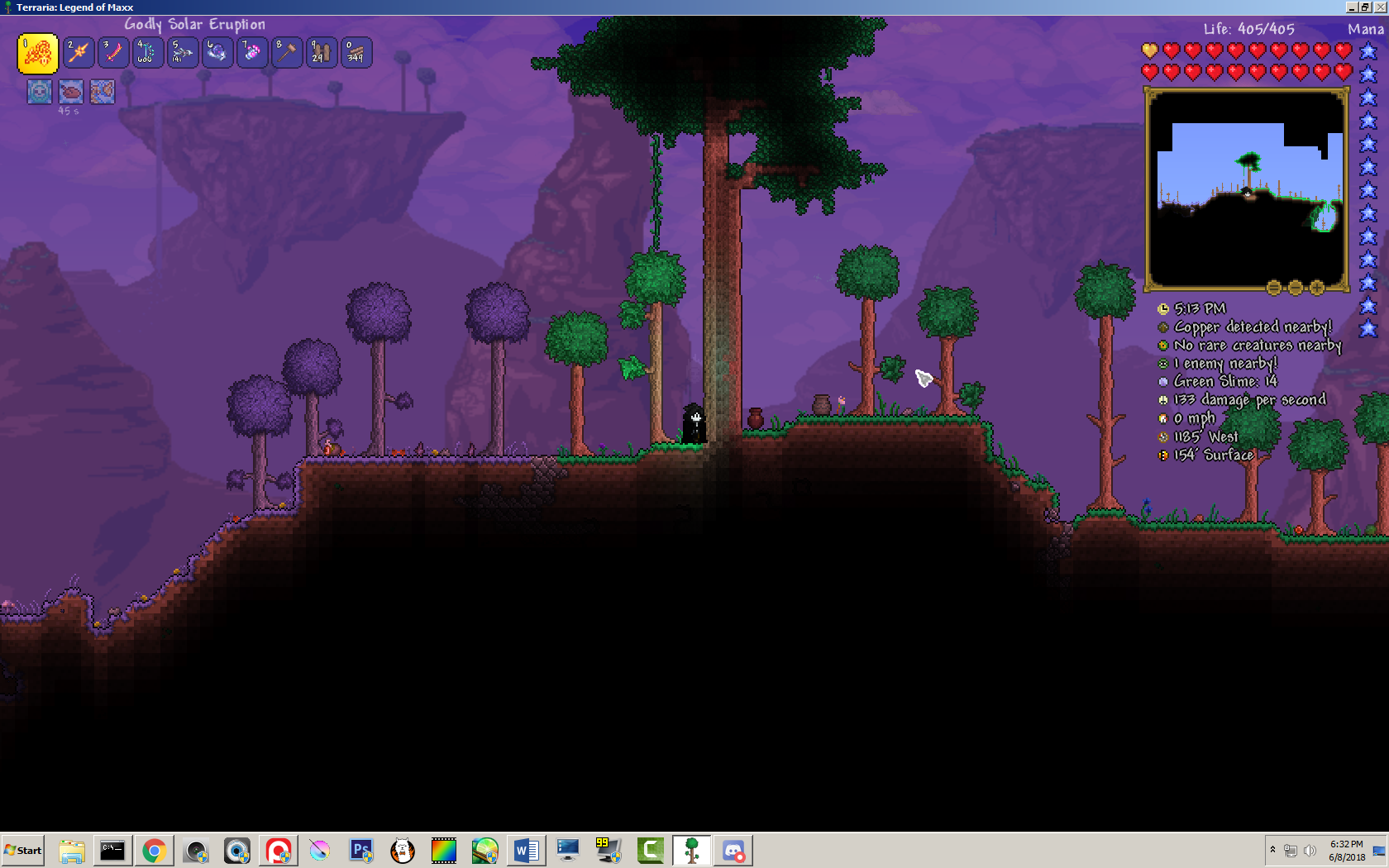This screenshot has width=1389, height=868.
Task: Select the hammer in hotbar slot 8
Action: [287, 52]
